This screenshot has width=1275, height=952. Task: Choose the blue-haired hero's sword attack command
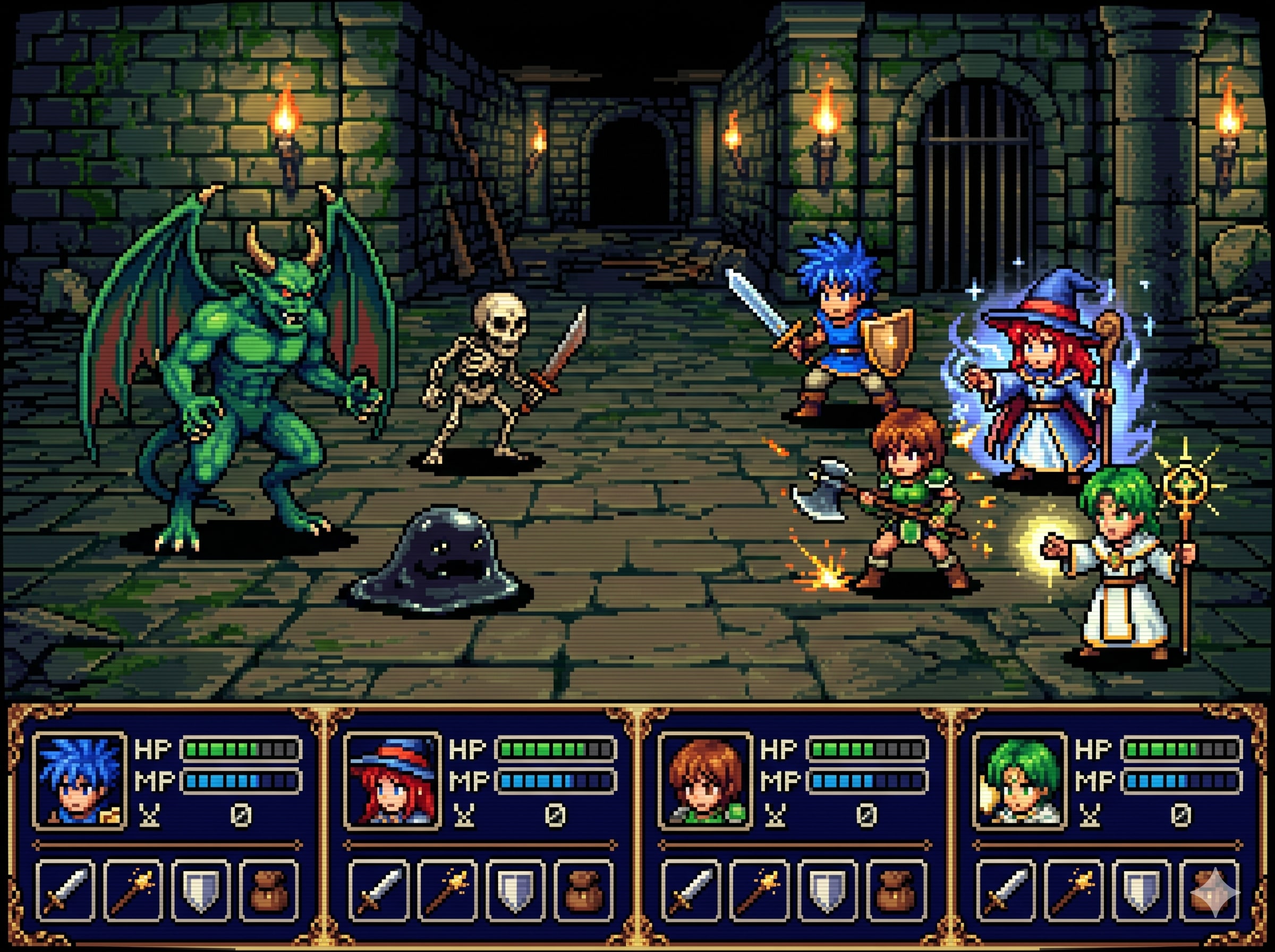coord(65,890)
